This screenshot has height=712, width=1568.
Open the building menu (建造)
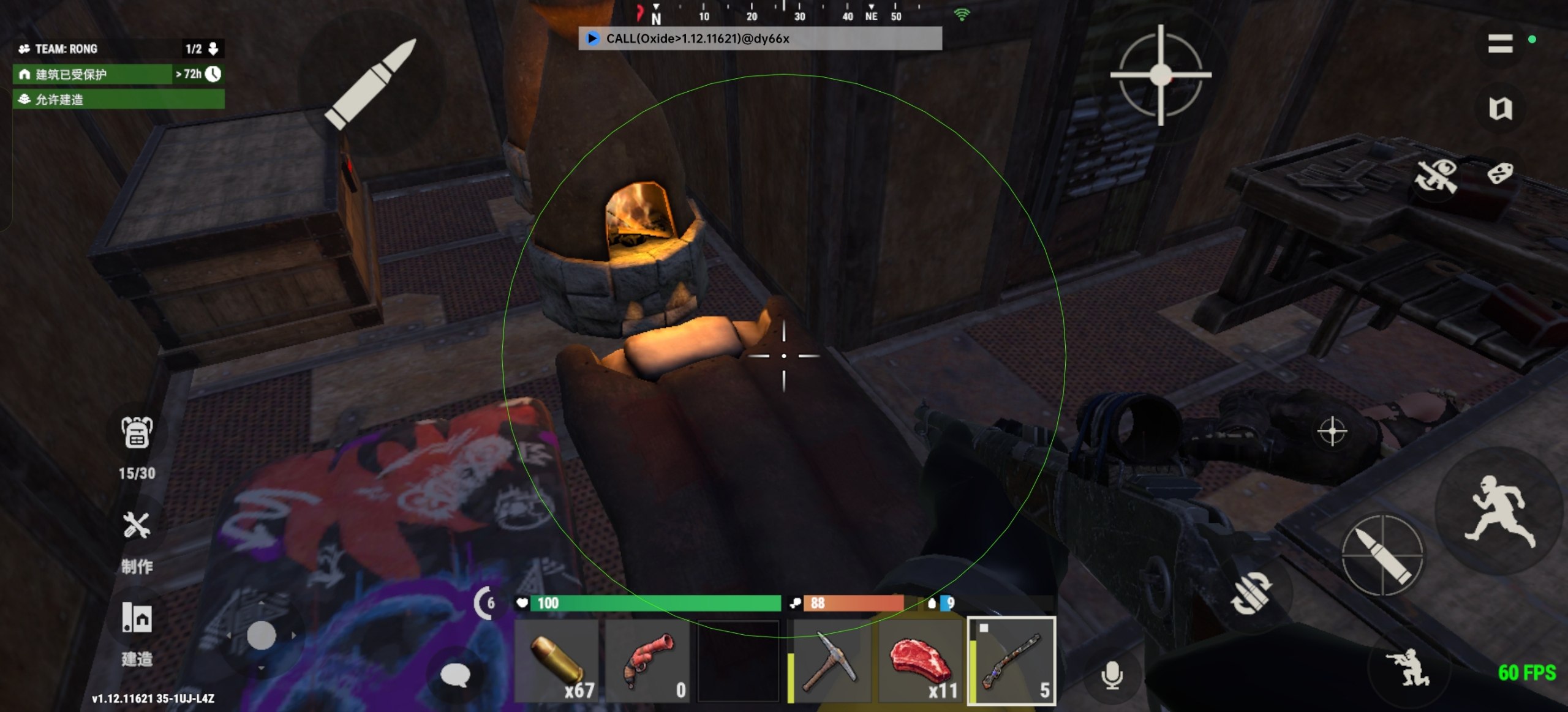click(x=137, y=618)
